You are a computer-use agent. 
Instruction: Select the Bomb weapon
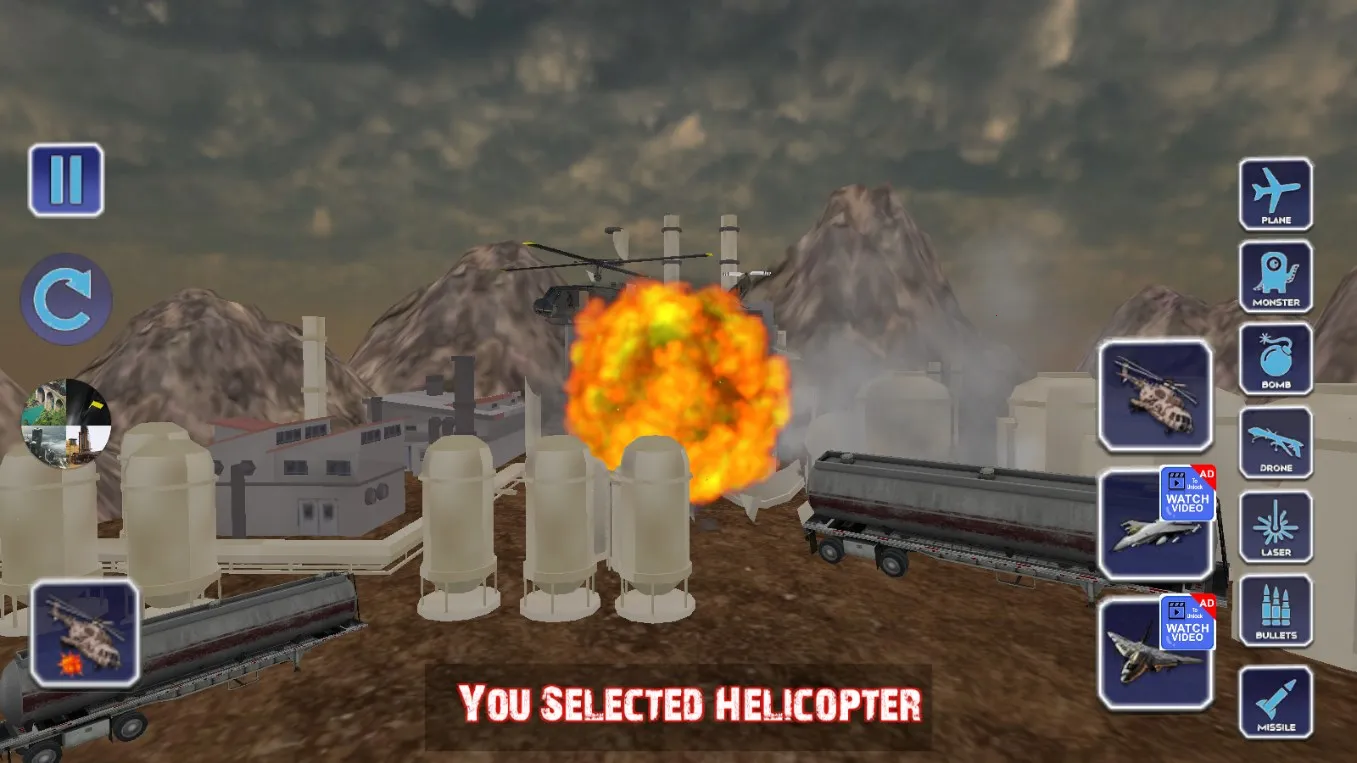click(x=1276, y=360)
